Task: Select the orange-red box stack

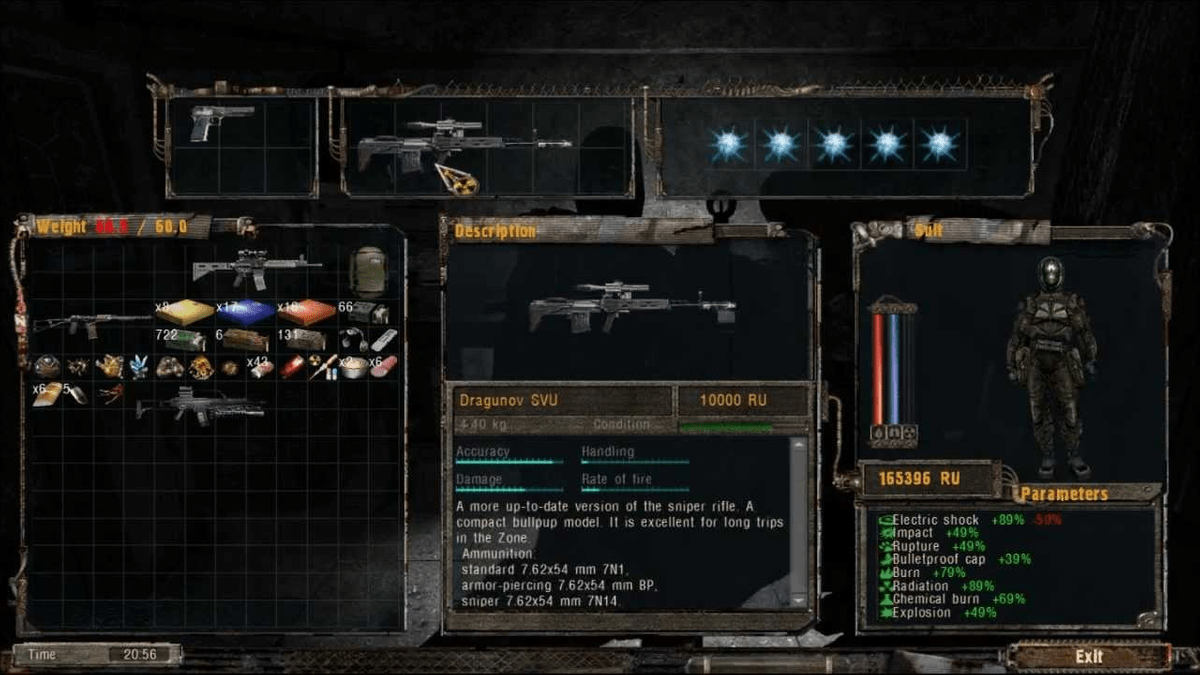Action: (x=306, y=313)
